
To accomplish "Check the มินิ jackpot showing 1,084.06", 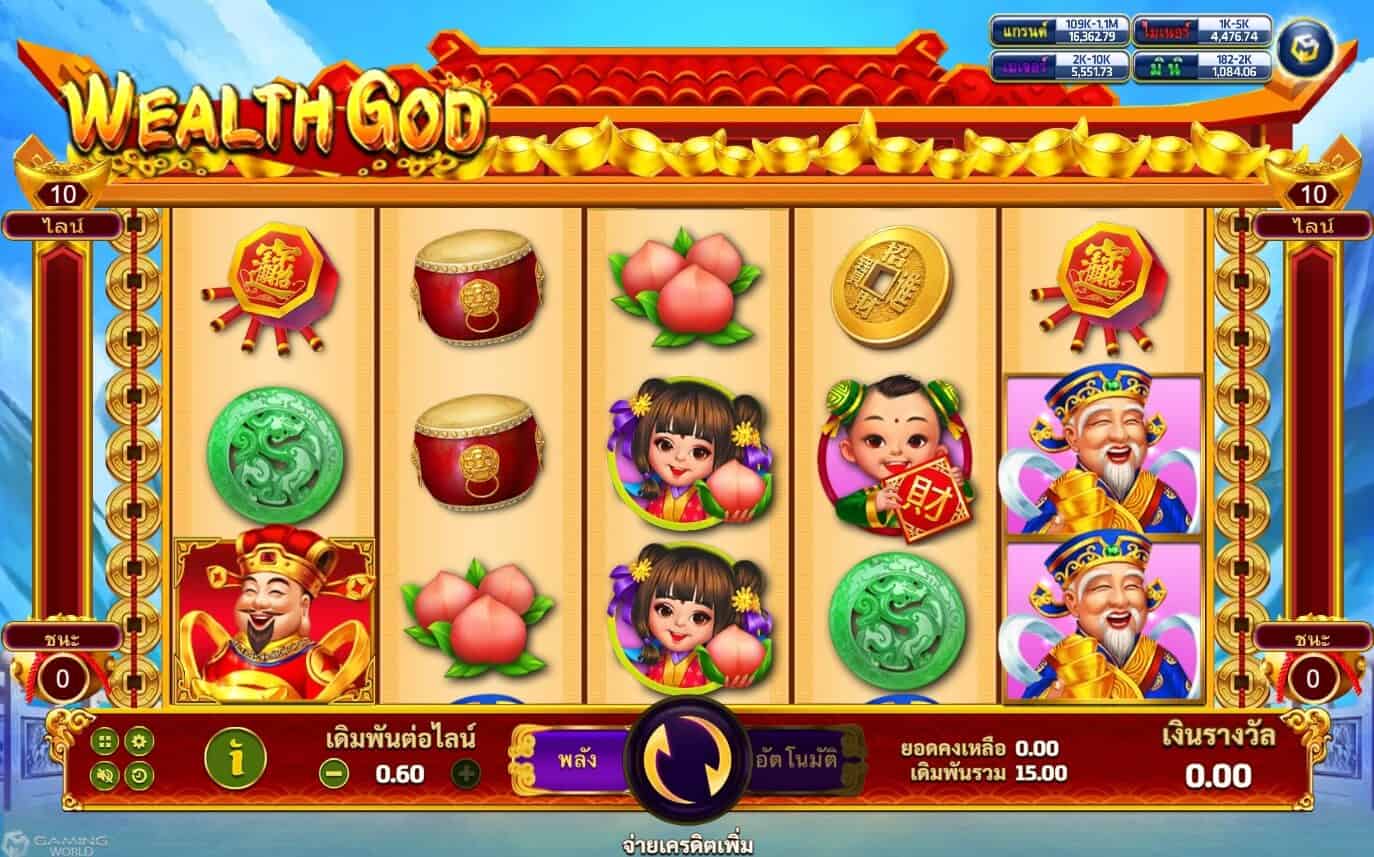I will coord(1200,65).
